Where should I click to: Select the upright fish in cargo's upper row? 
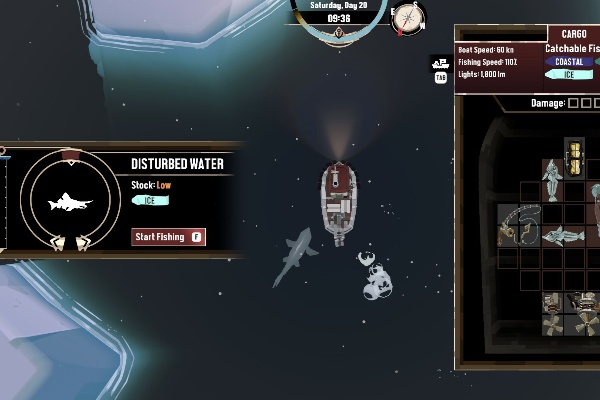pyautogui.click(x=552, y=179)
